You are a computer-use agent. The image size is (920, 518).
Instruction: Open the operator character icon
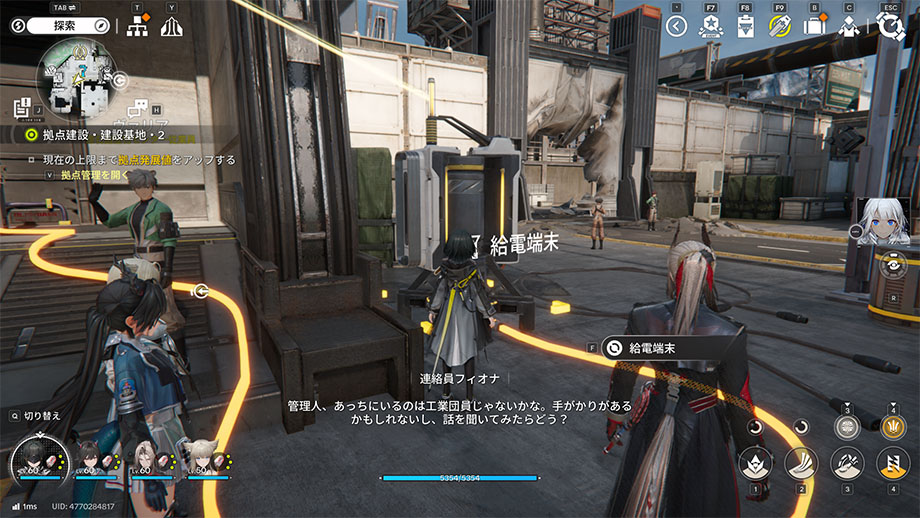coord(849,27)
